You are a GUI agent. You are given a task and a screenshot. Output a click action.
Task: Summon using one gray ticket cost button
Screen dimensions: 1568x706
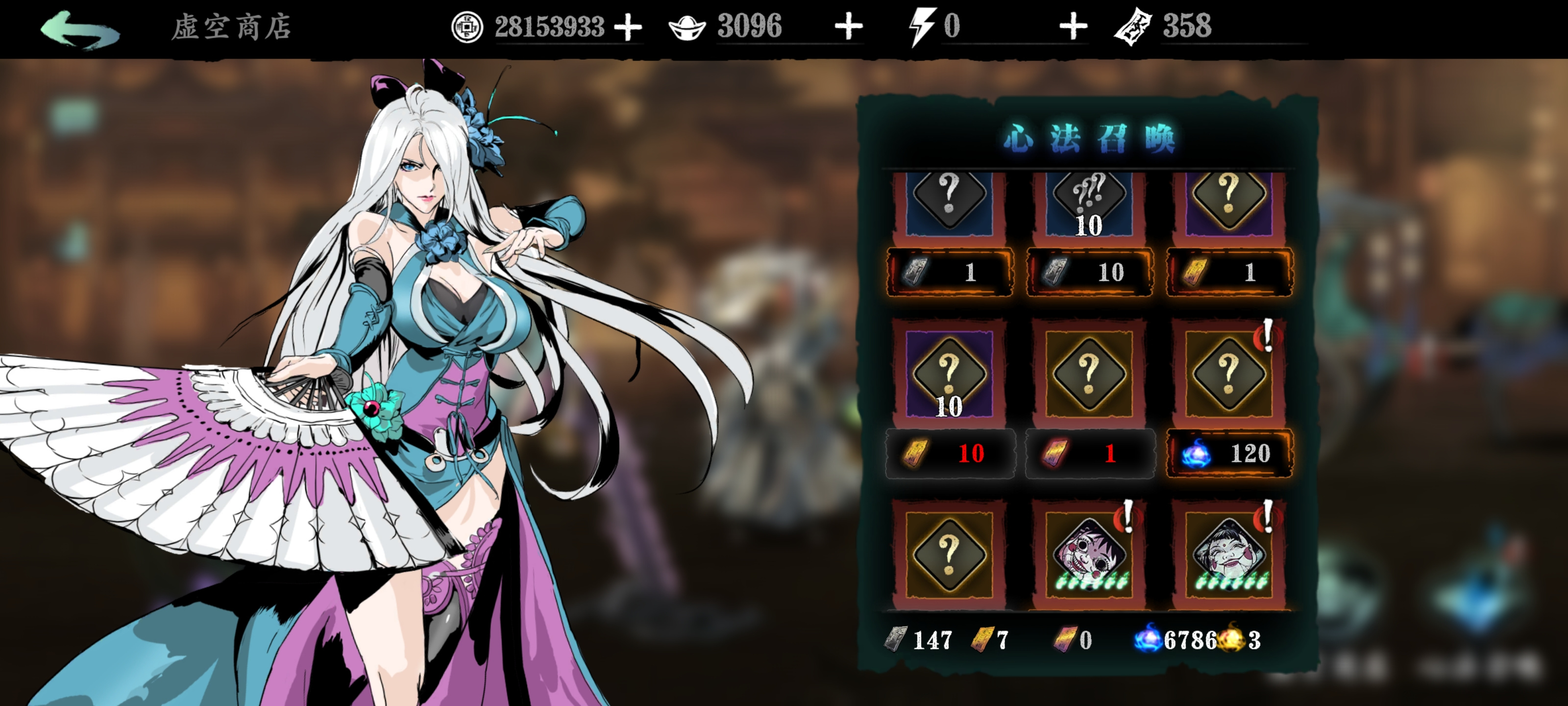[x=950, y=272]
